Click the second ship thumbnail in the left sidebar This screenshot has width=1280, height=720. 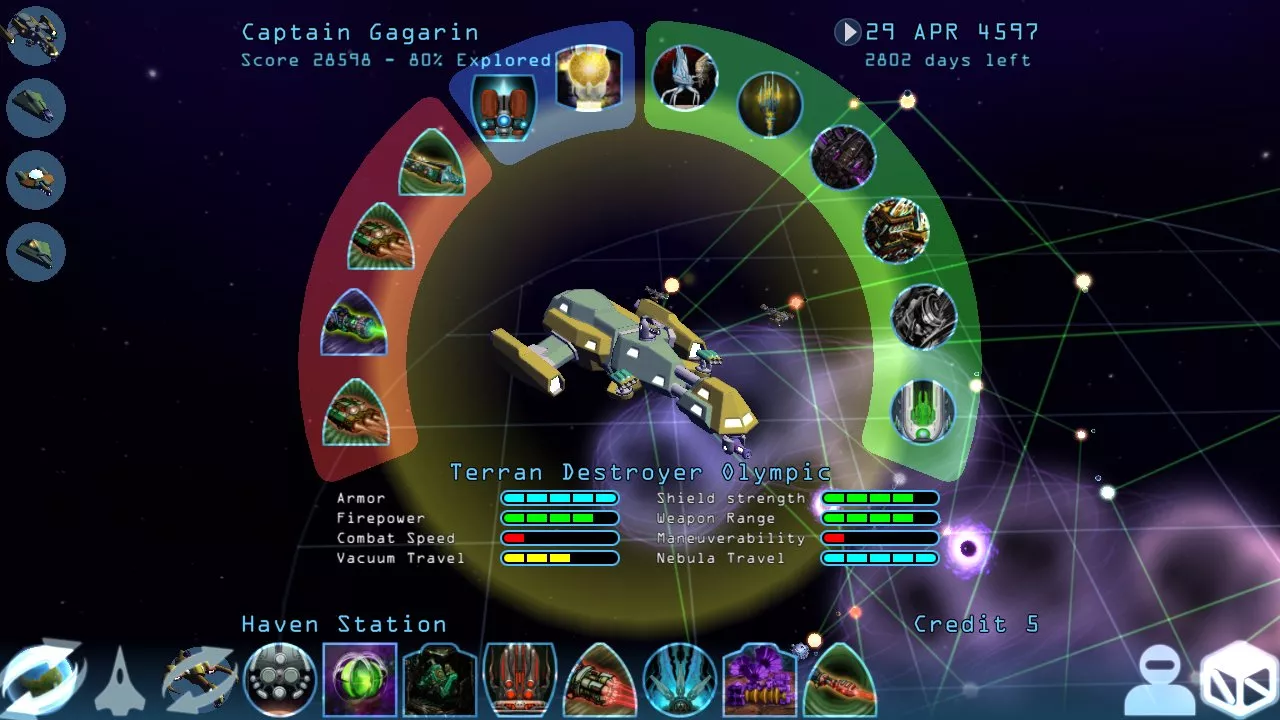click(x=35, y=108)
